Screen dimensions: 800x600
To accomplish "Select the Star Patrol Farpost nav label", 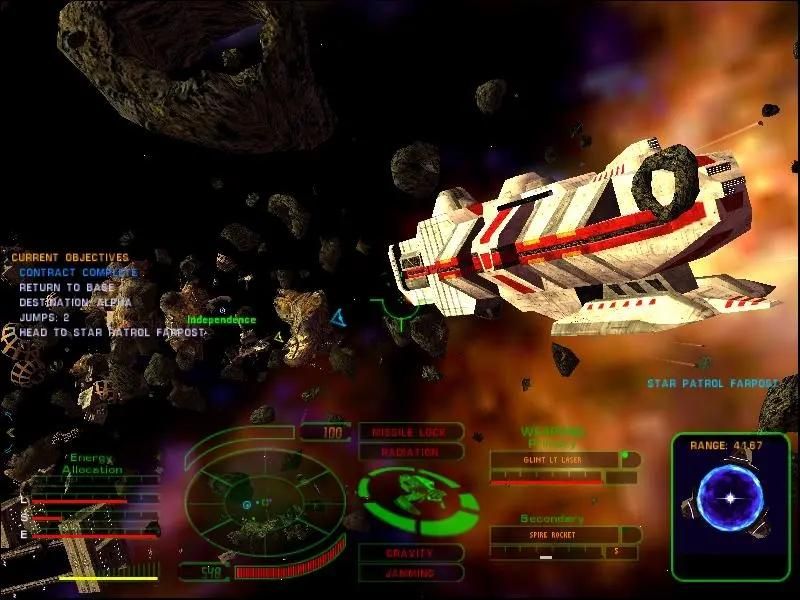I will [712, 383].
